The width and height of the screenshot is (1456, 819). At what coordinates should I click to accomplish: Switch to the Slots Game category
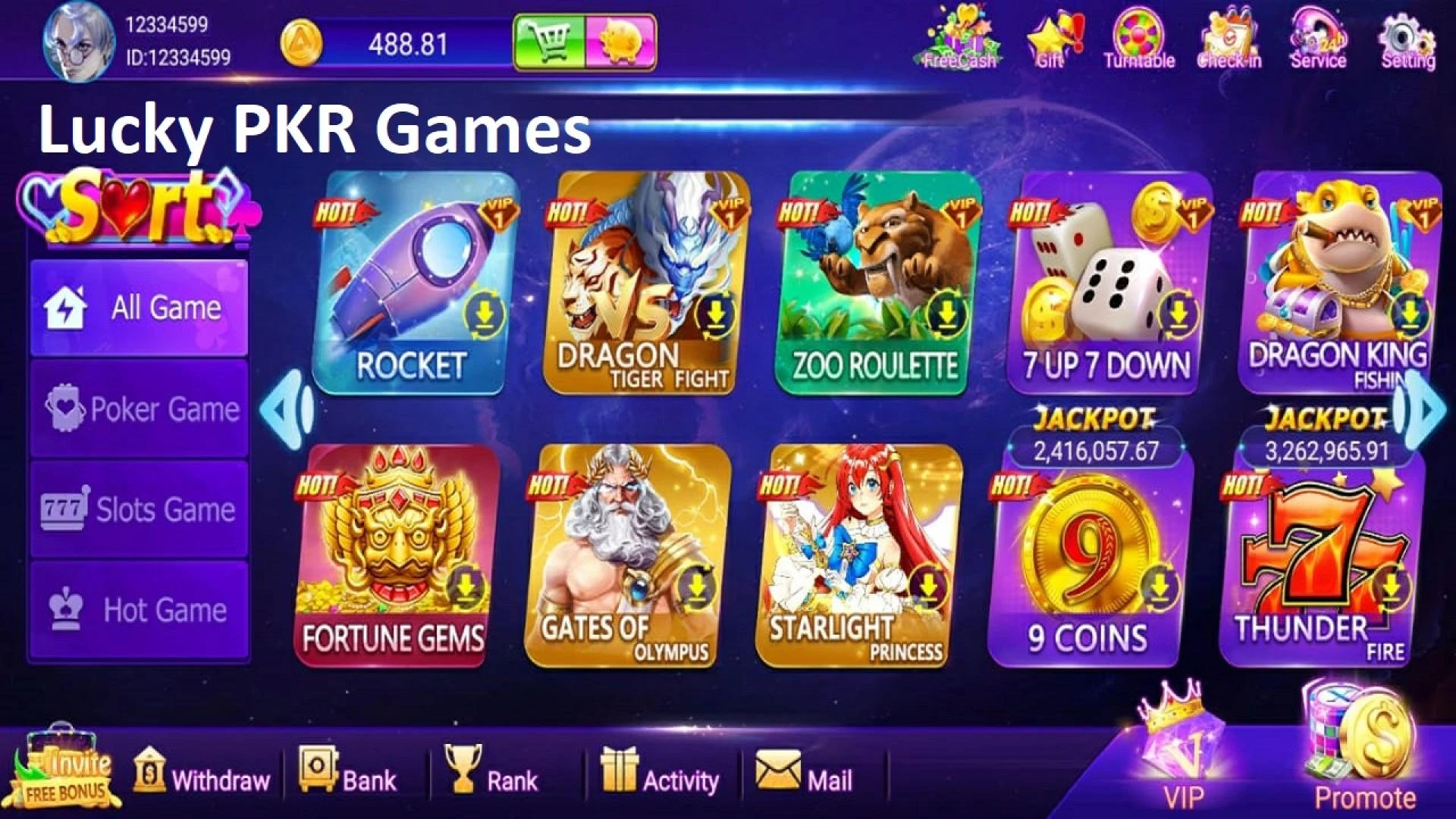coord(139,510)
